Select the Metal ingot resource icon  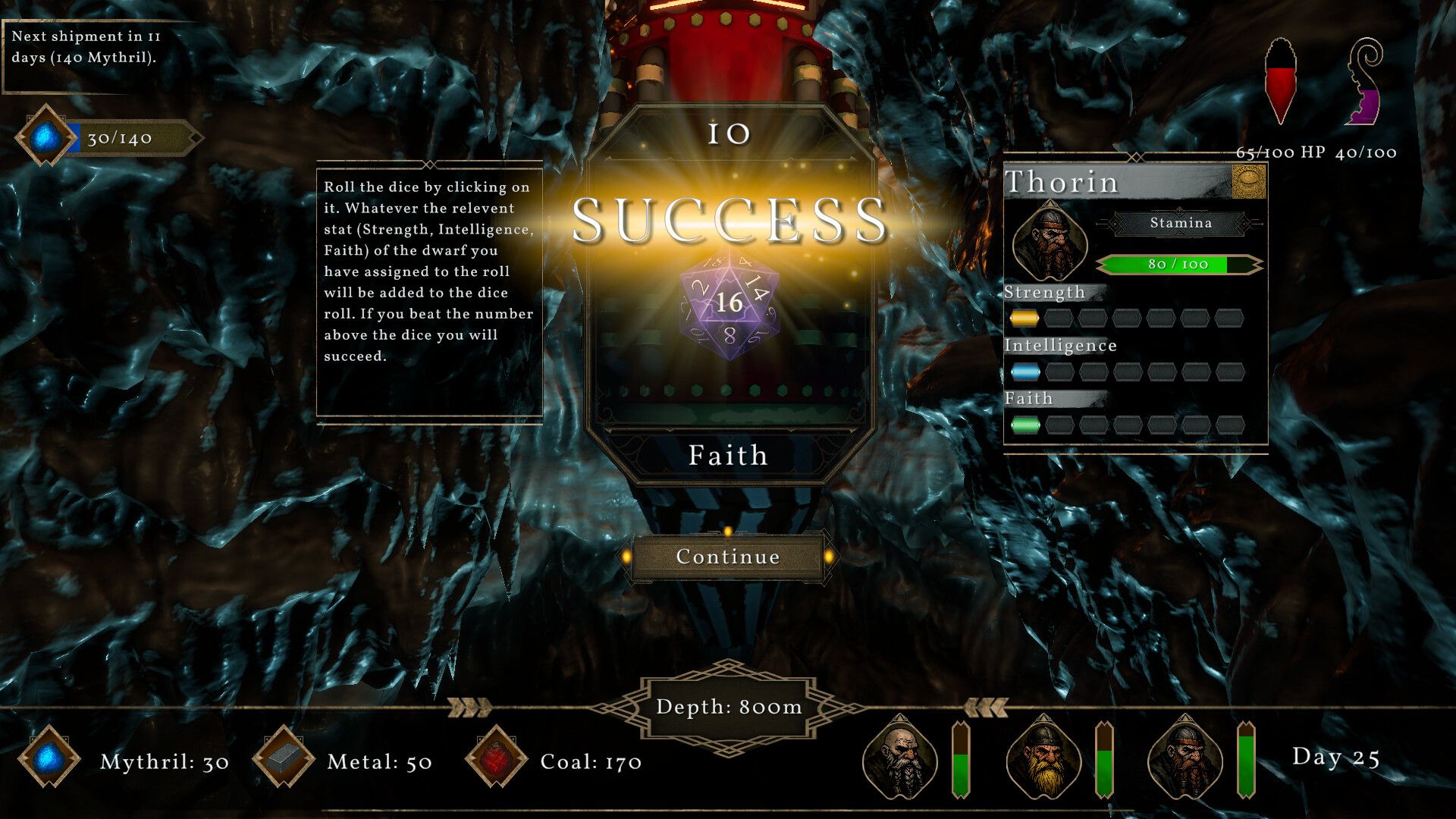pyautogui.click(x=284, y=758)
